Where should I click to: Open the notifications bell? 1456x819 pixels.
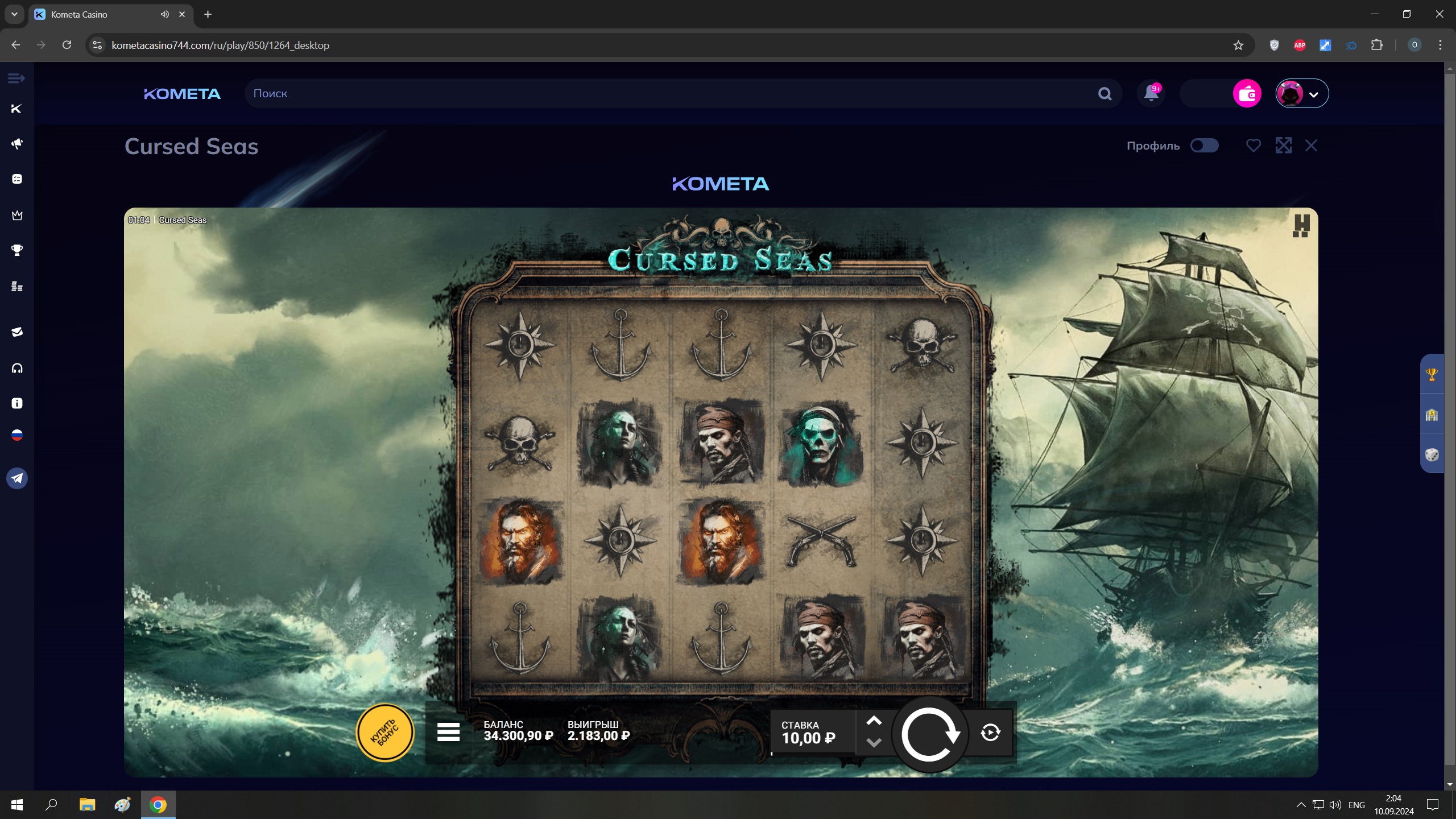click(1151, 93)
